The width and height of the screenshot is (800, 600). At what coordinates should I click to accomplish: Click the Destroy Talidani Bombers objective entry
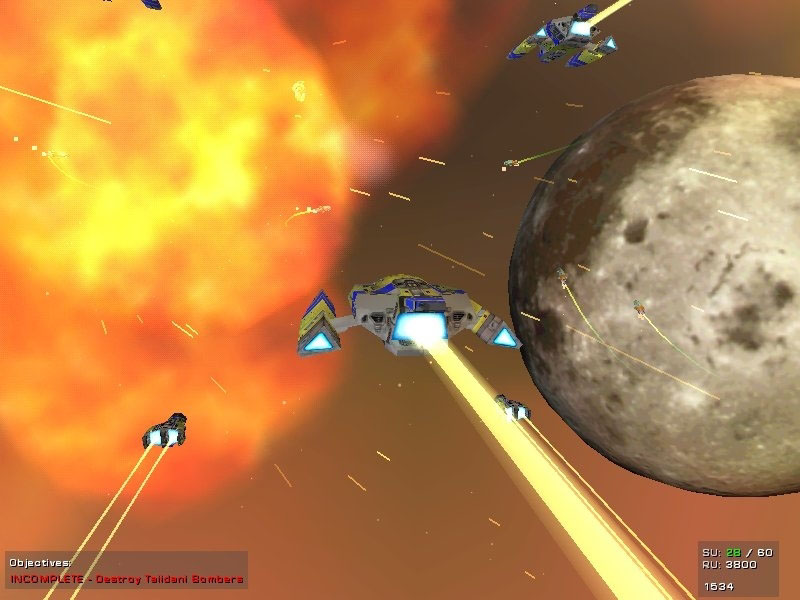127,579
